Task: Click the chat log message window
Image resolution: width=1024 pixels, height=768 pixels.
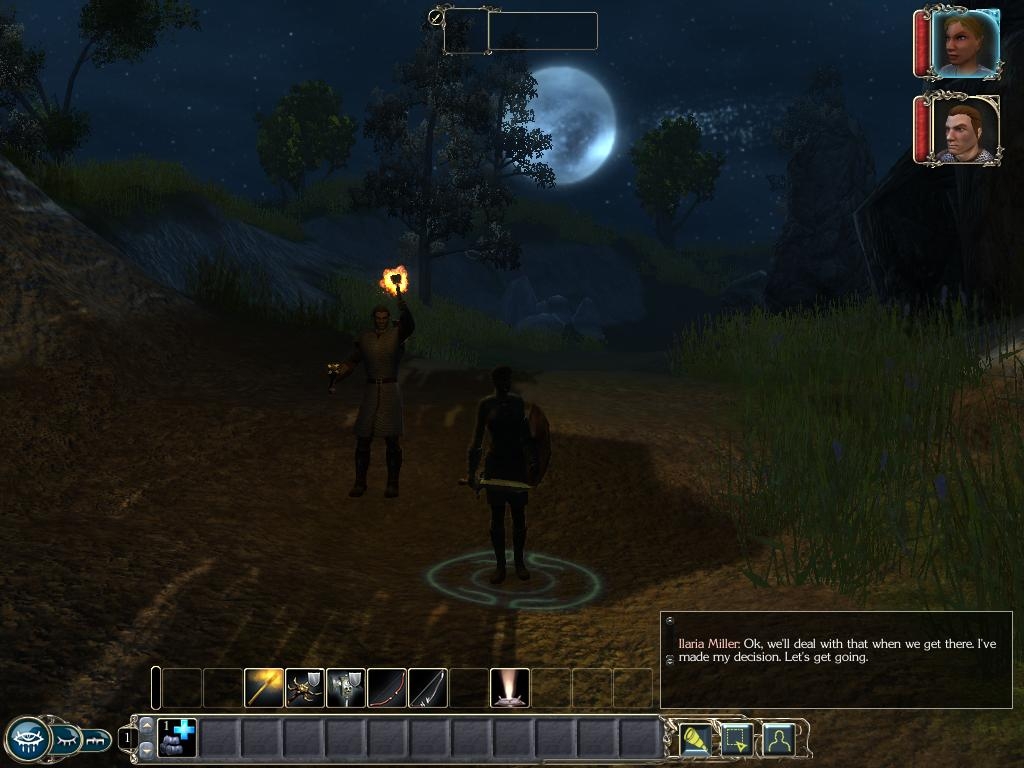Action: (x=835, y=660)
